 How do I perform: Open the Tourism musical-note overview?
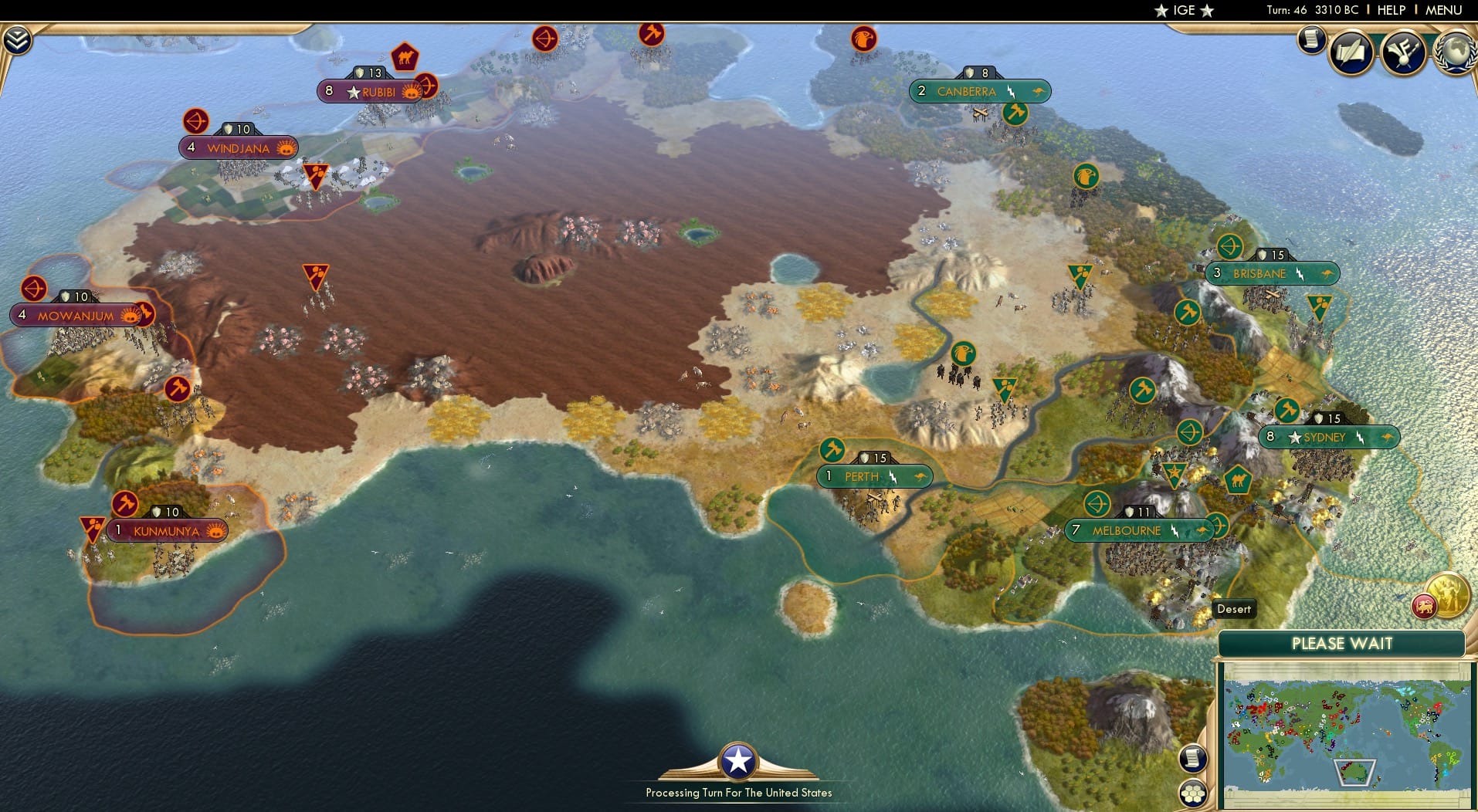pos(1404,52)
